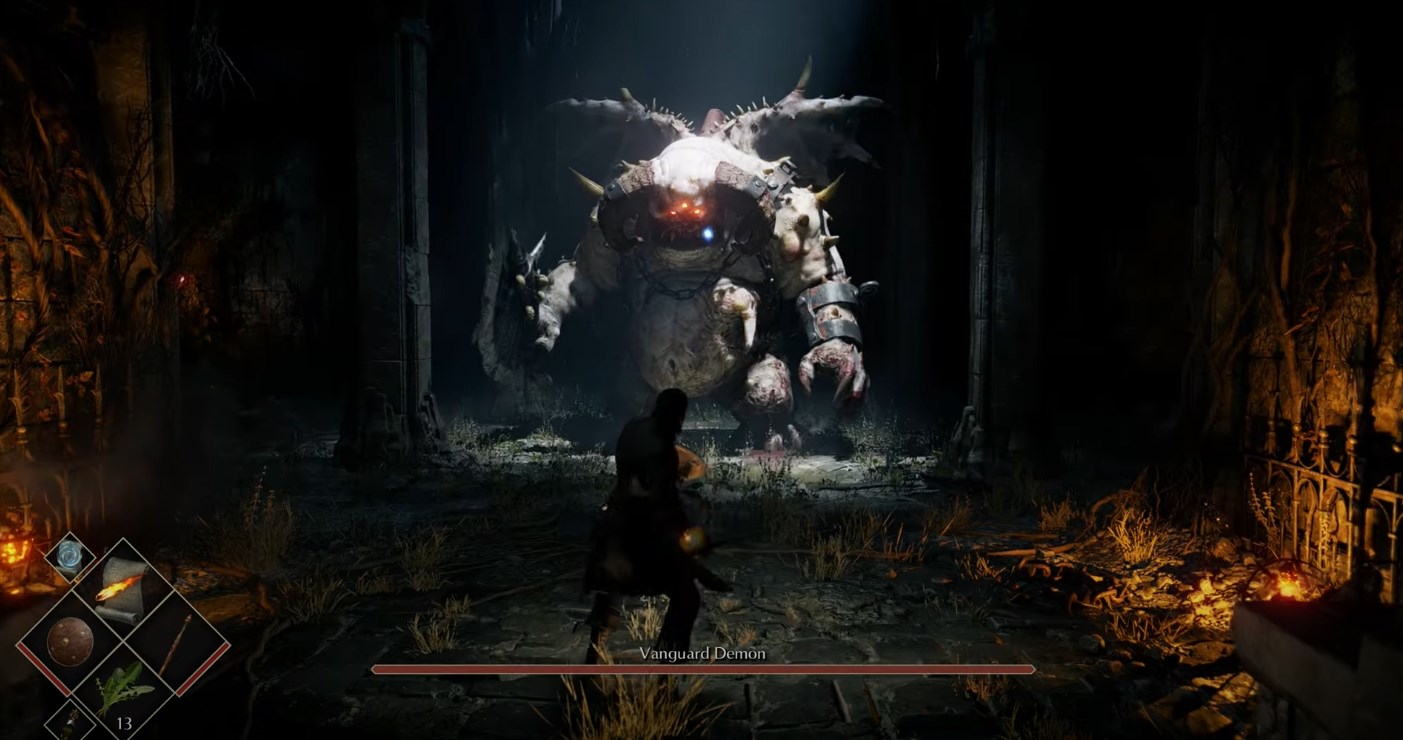
Task: Select the Crescent Moon Grass herb icon
Action: click(x=125, y=686)
